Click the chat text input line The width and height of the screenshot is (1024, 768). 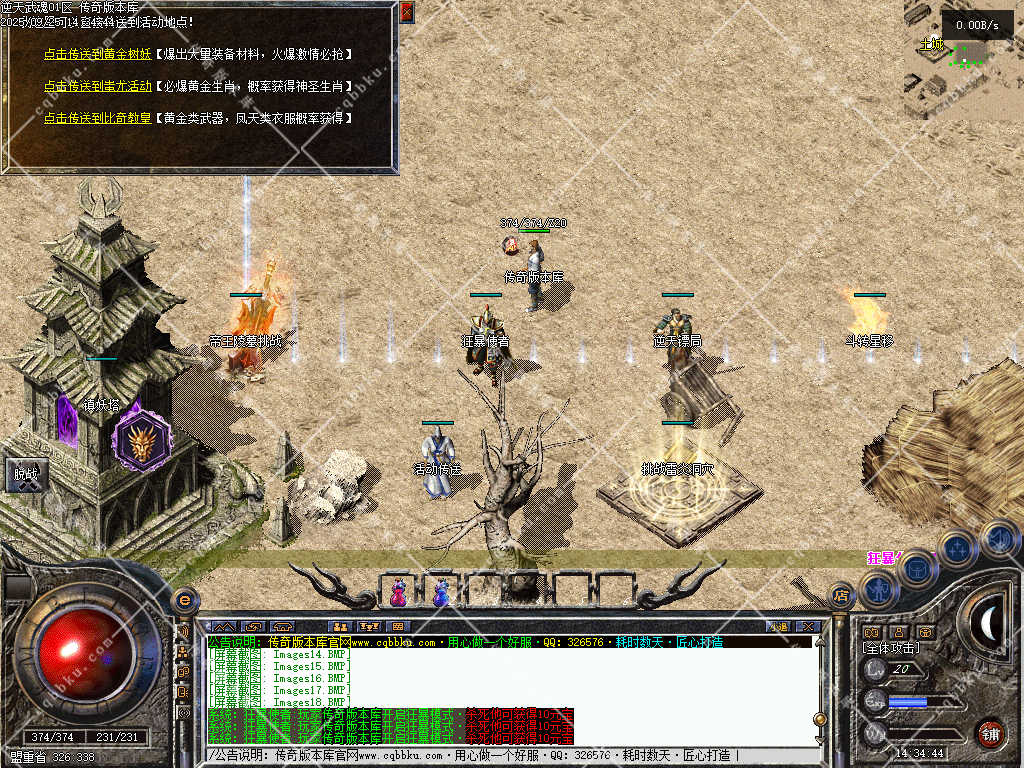coord(500,756)
